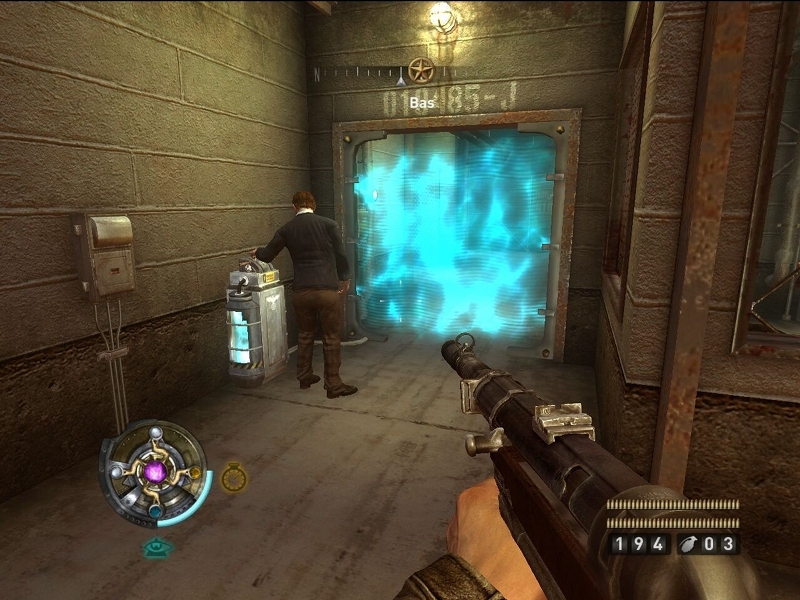The image size is (800, 600).
Task: Select the teal eye Veil Sight icon
Action: coord(155,547)
